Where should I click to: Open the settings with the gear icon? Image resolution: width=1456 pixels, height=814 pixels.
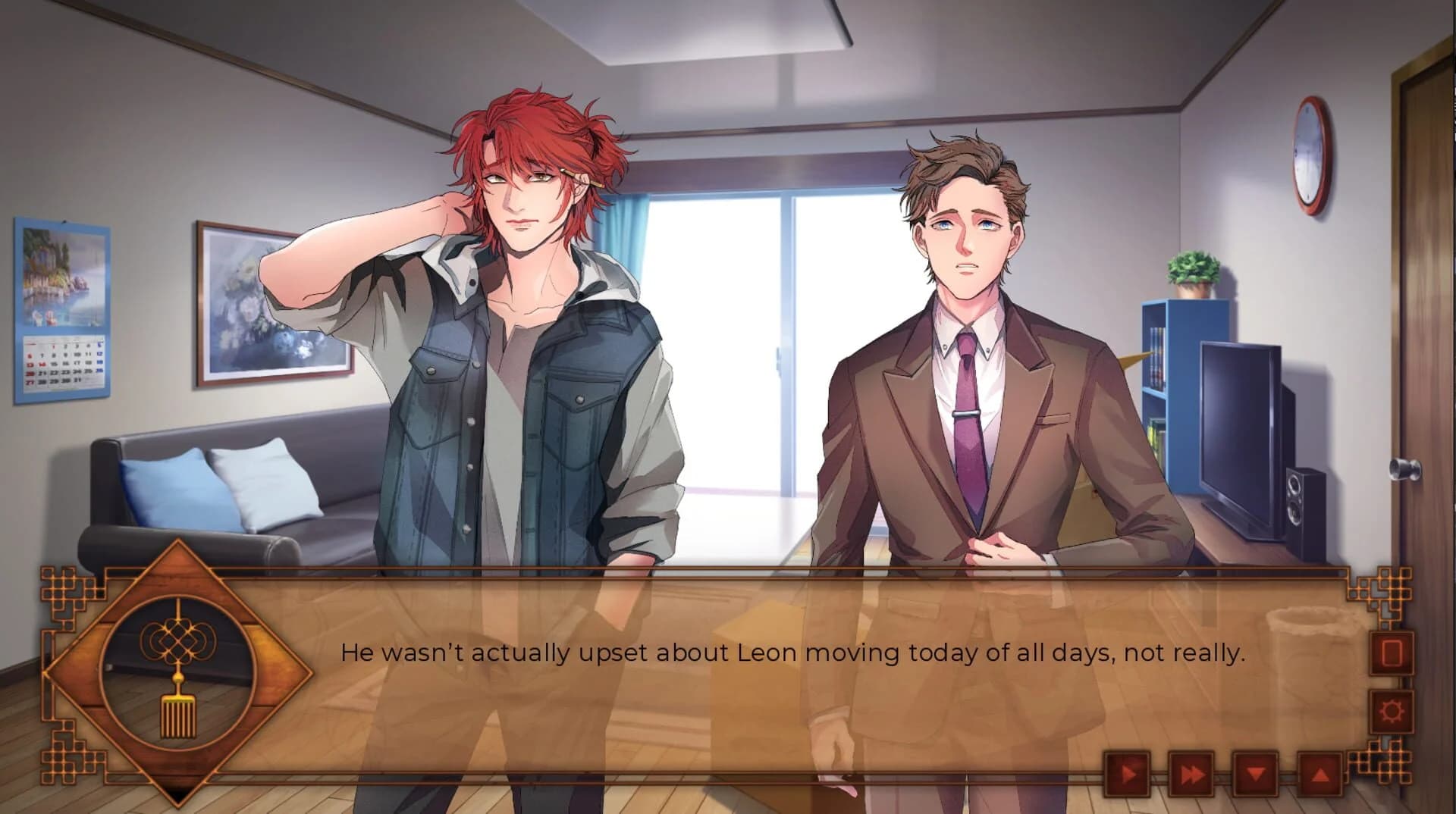[x=1392, y=712]
